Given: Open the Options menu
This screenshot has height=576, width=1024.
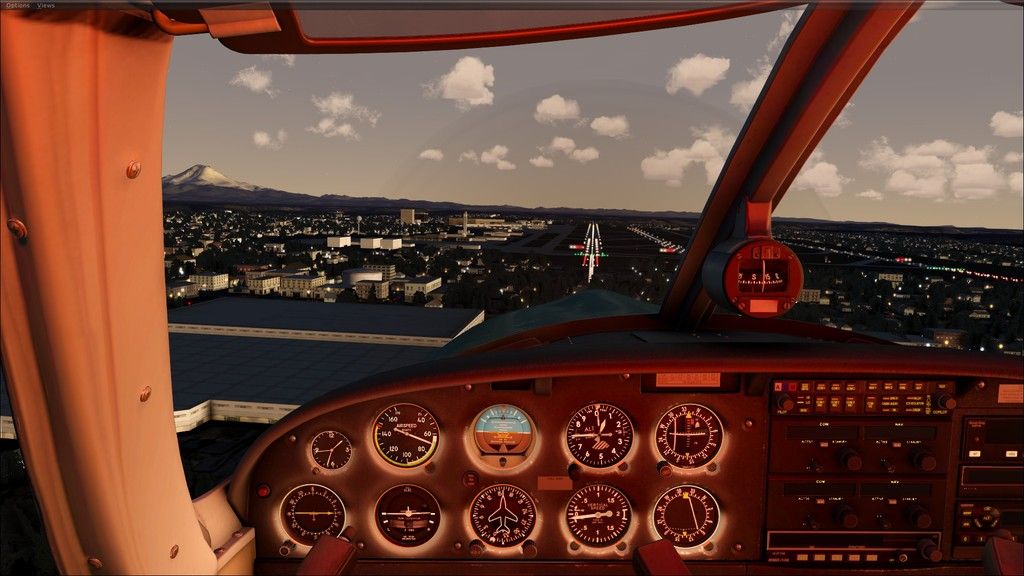Looking at the screenshot, I should tap(17, 5).
